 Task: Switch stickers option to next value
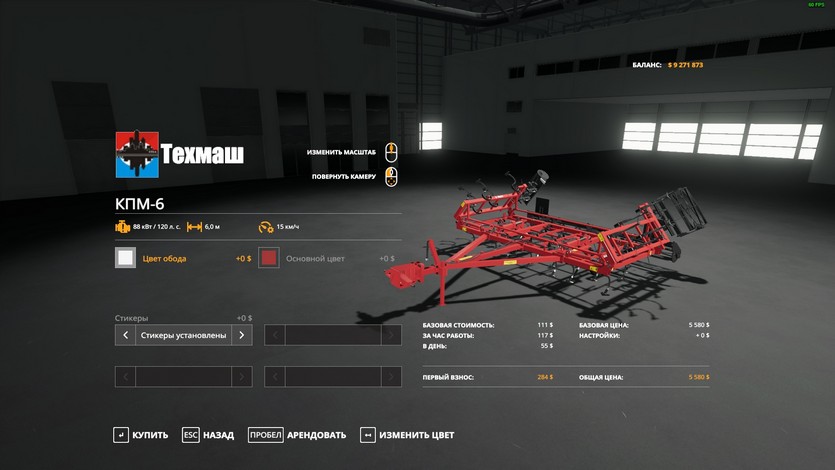point(241,335)
